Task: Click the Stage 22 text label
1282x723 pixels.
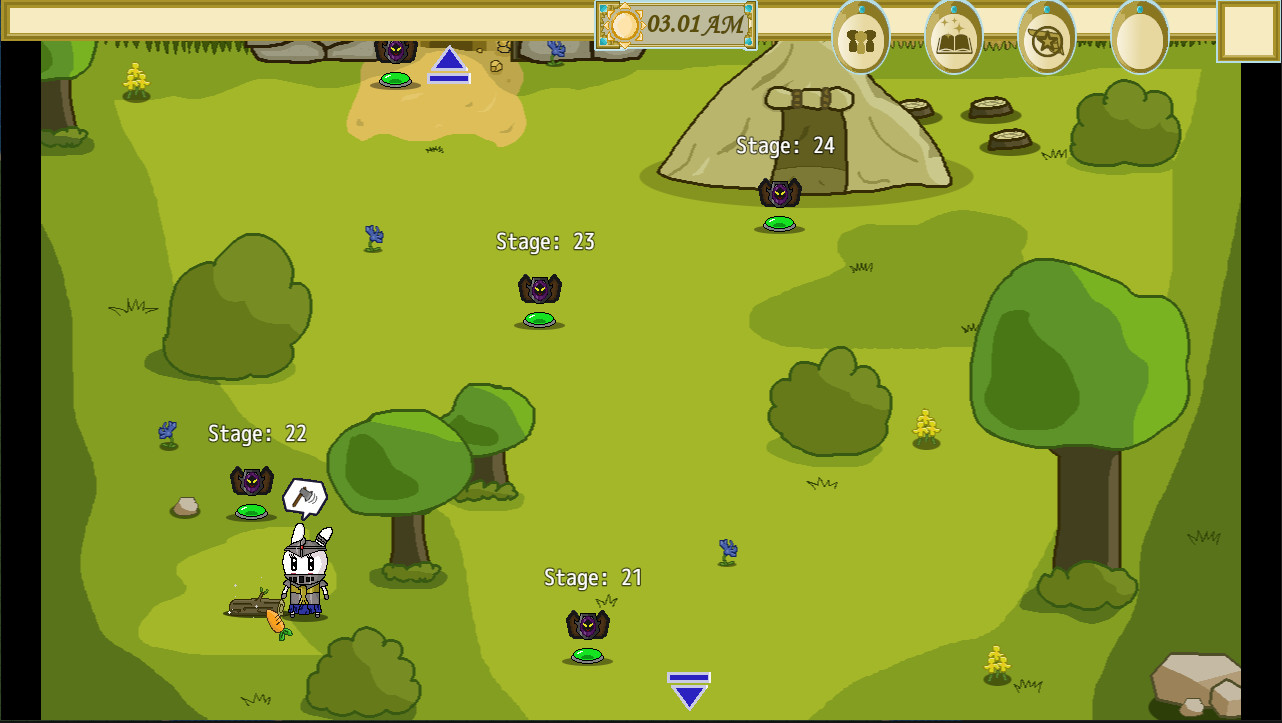Action: coord(256,434)
